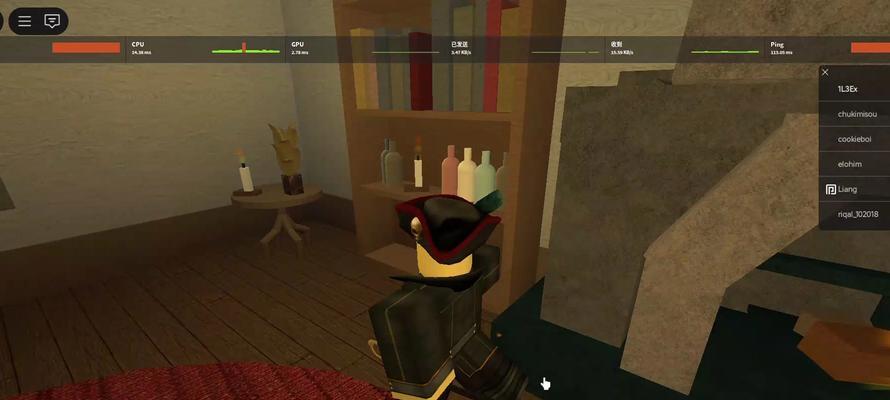Open the hamburger menu icon
This screenshot has width=890, height=400.
click(x=25, y=20)
